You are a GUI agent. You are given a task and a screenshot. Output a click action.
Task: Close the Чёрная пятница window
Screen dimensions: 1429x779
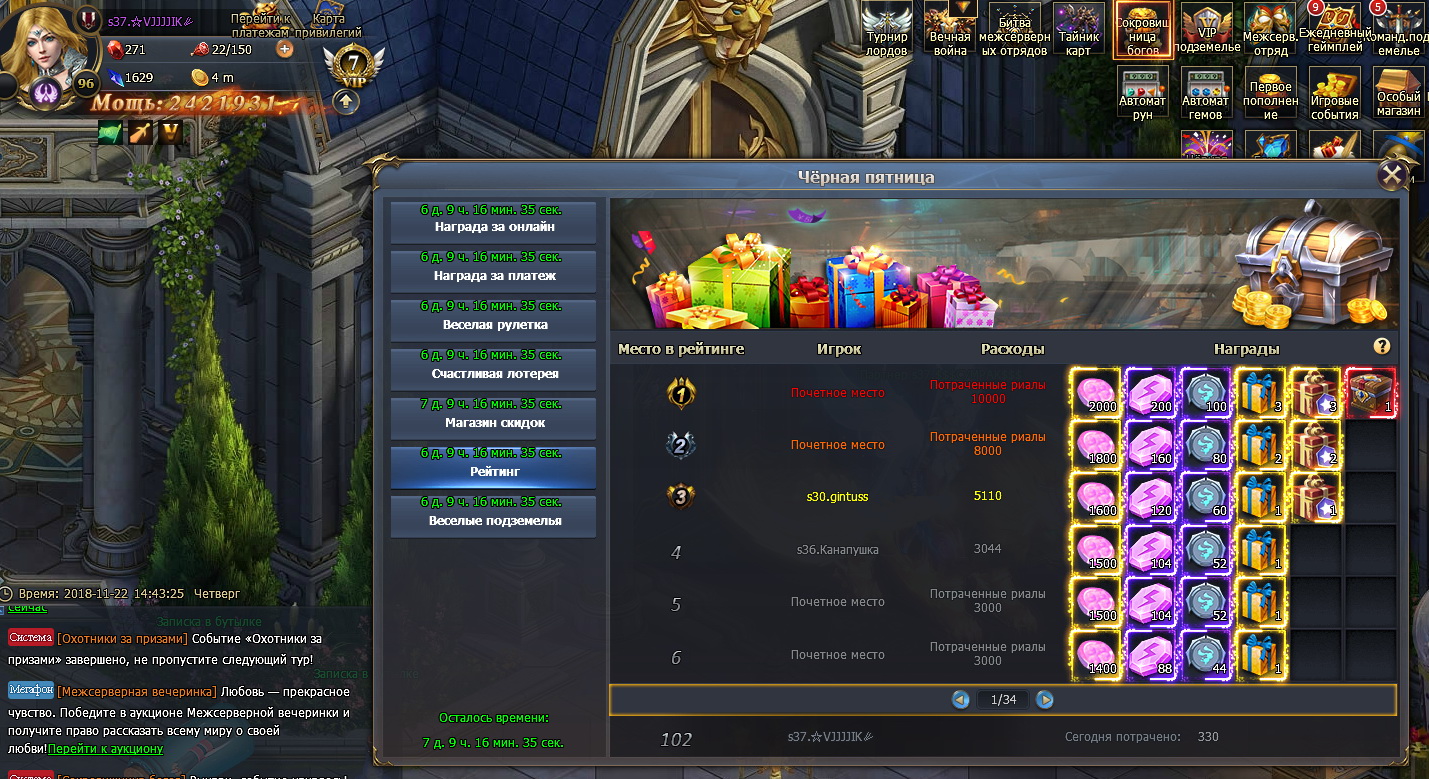(x=1391, y=176)
